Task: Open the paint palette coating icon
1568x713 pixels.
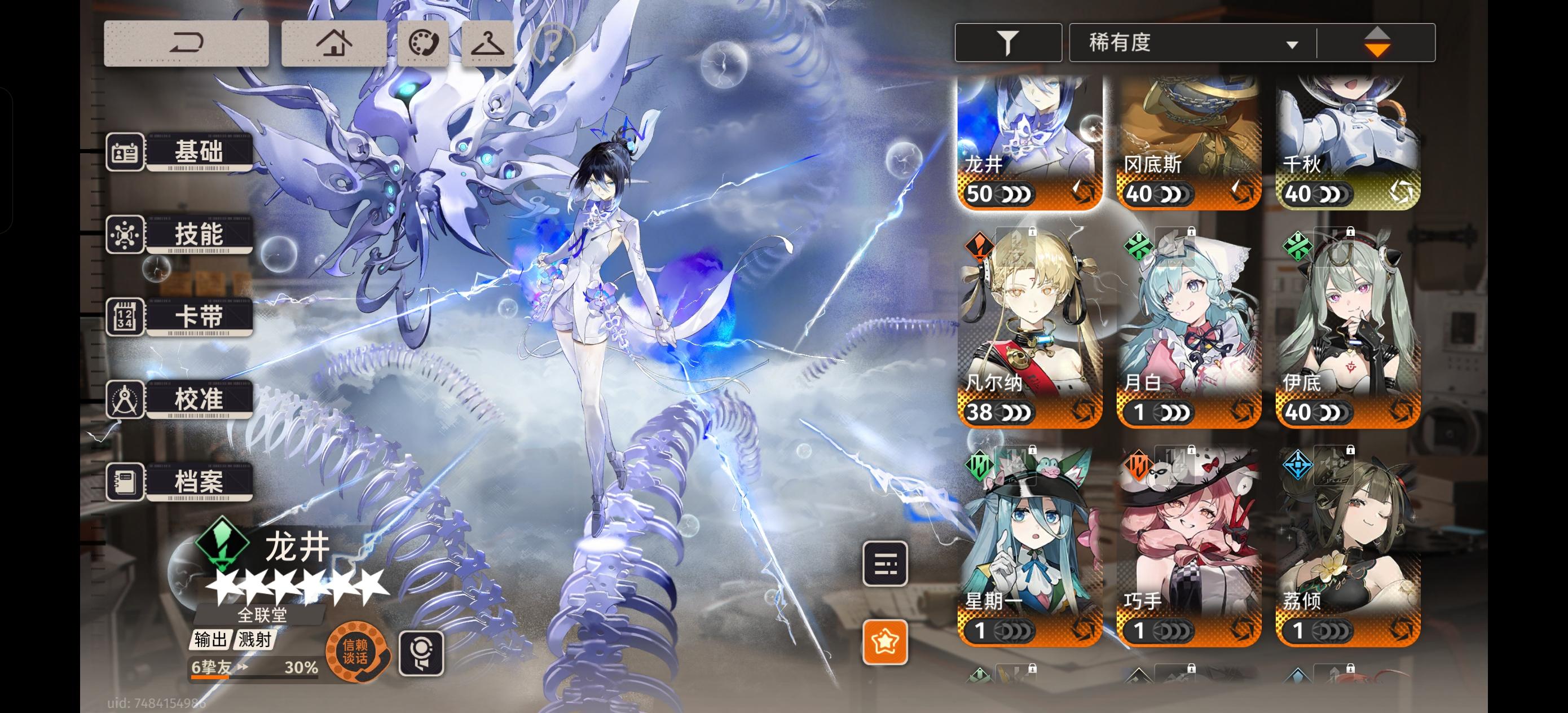Action: (x=422, y=43)
